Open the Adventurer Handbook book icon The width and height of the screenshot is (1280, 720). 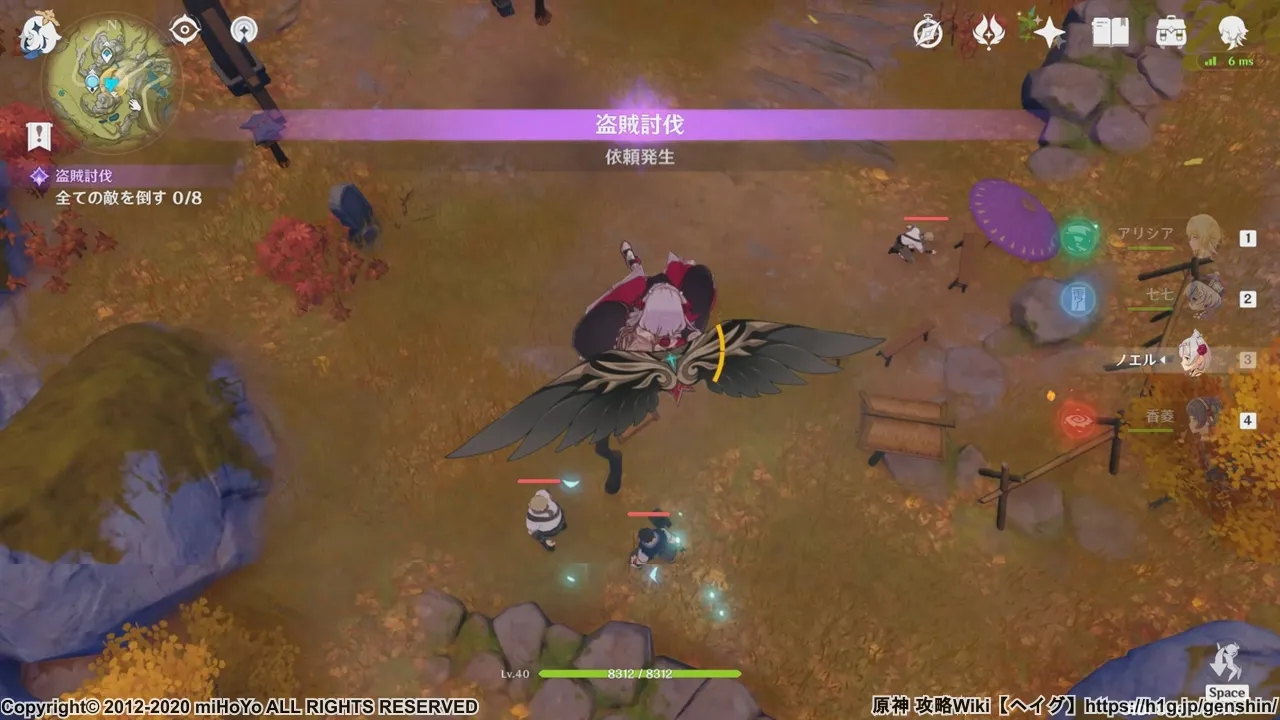coord(1110,30)
